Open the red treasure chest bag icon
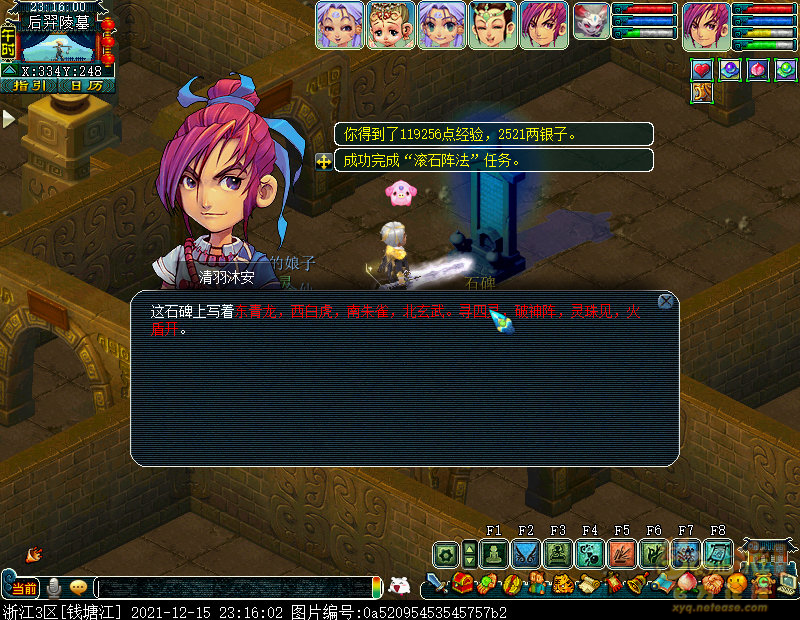Image resolution: width=800 pixels, height=620 pixels. [462, 583]
